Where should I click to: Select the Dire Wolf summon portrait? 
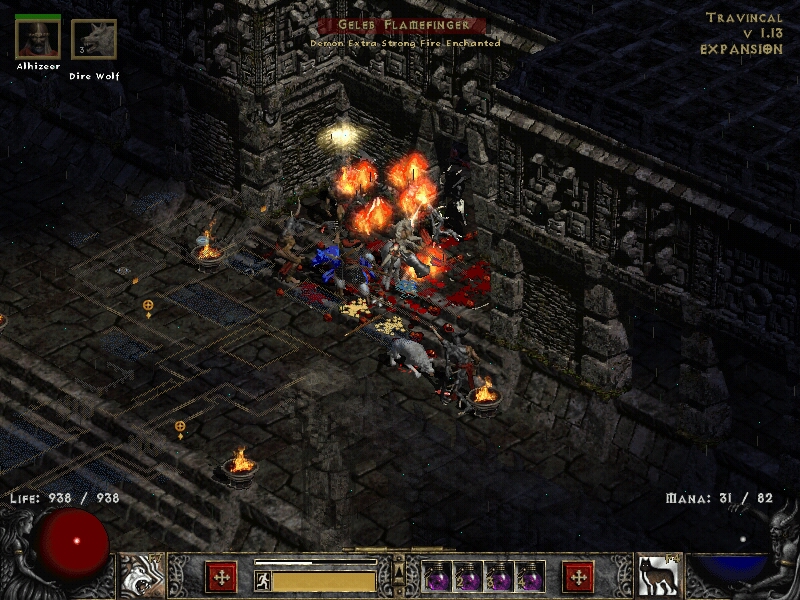(94, 40)
